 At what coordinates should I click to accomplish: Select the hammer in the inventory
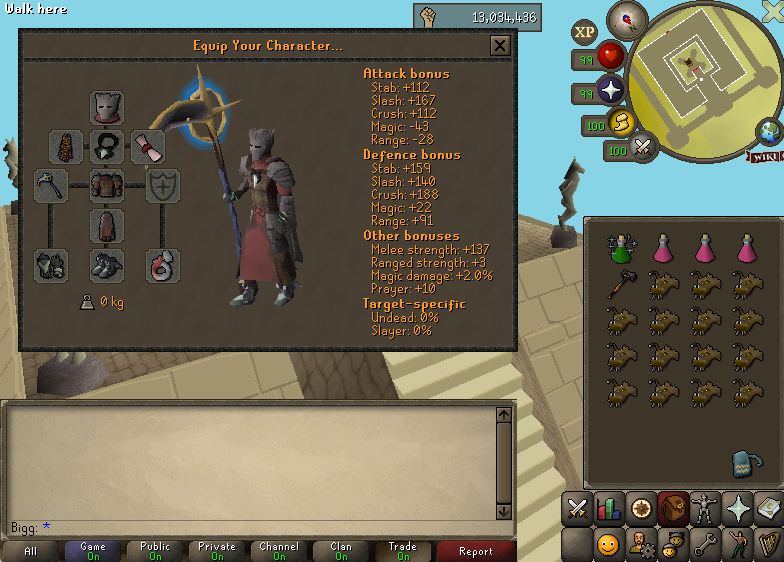(621, 284)
